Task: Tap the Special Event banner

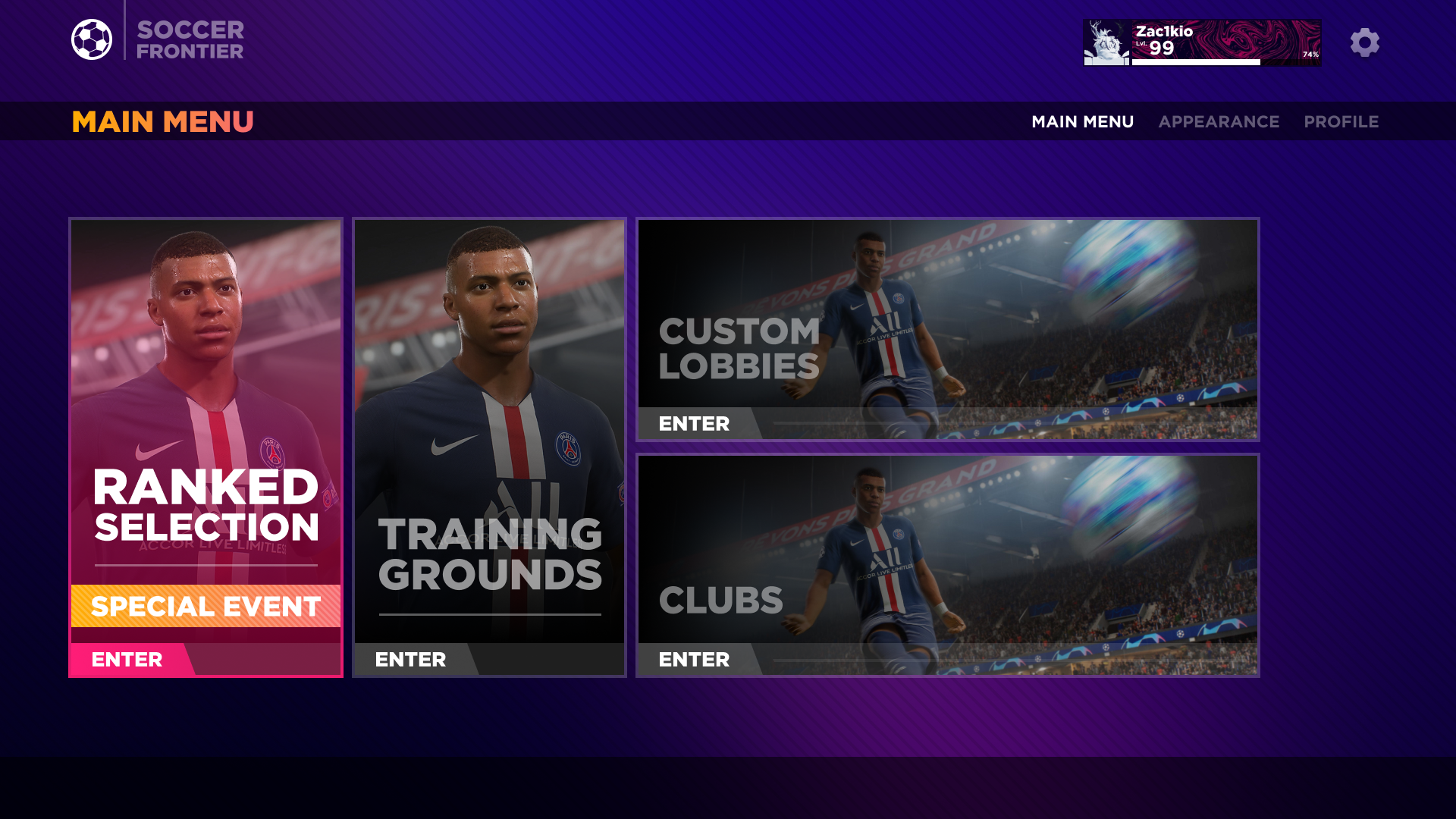Action: click(206, 606)
